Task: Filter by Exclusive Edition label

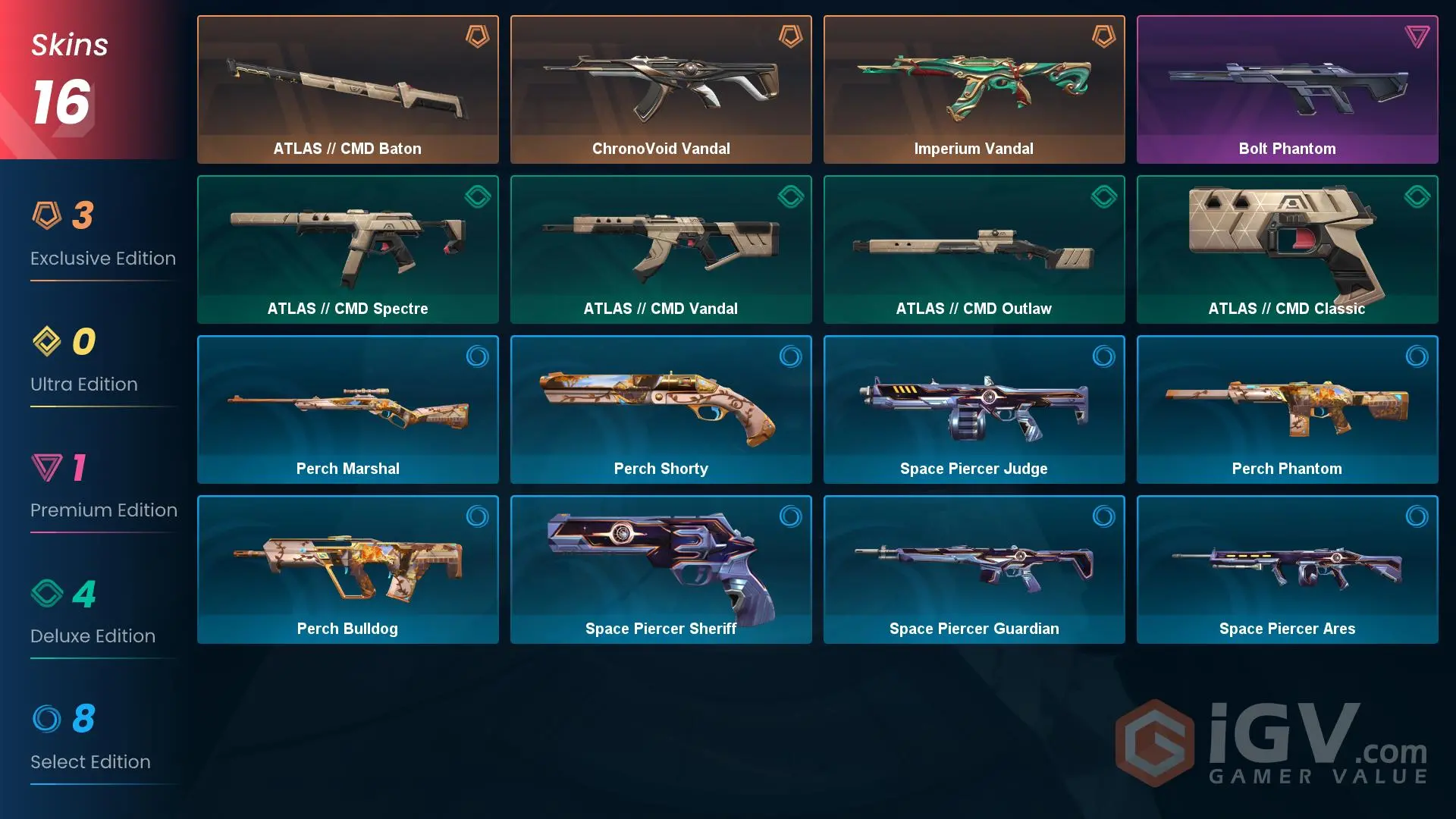Action: click(x=102, y=259)
